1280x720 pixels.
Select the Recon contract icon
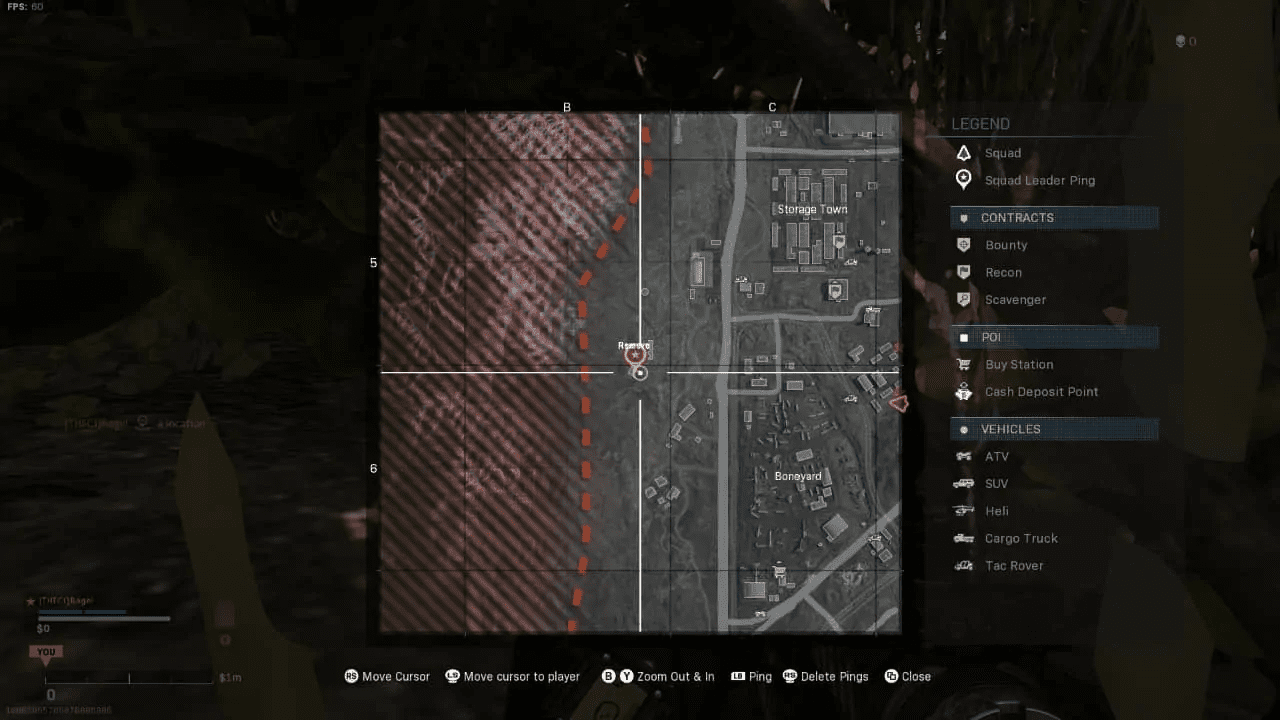[963, 272]
